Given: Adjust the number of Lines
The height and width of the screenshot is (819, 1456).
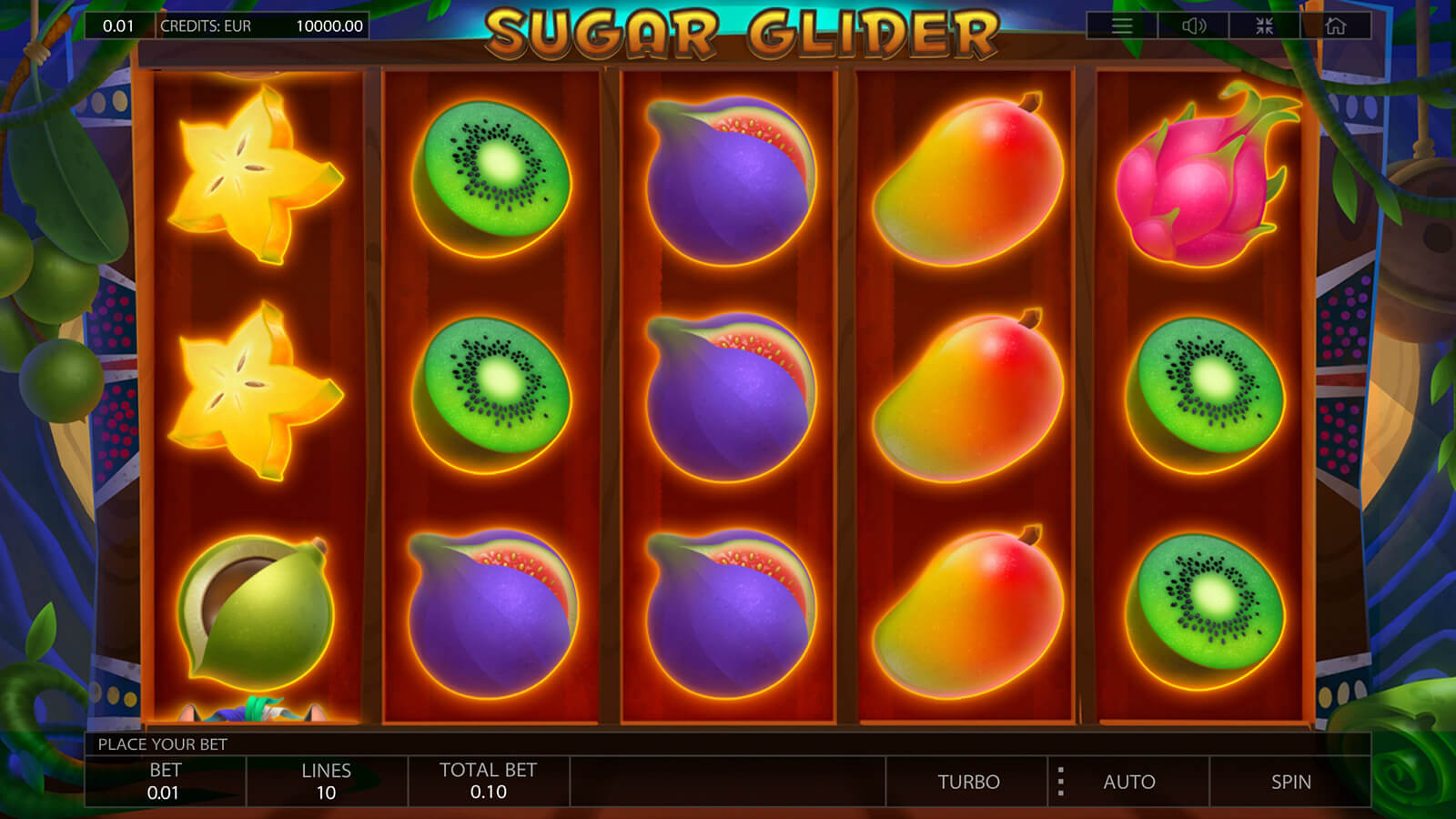Looking at the screenshot, I should (326, 782).
